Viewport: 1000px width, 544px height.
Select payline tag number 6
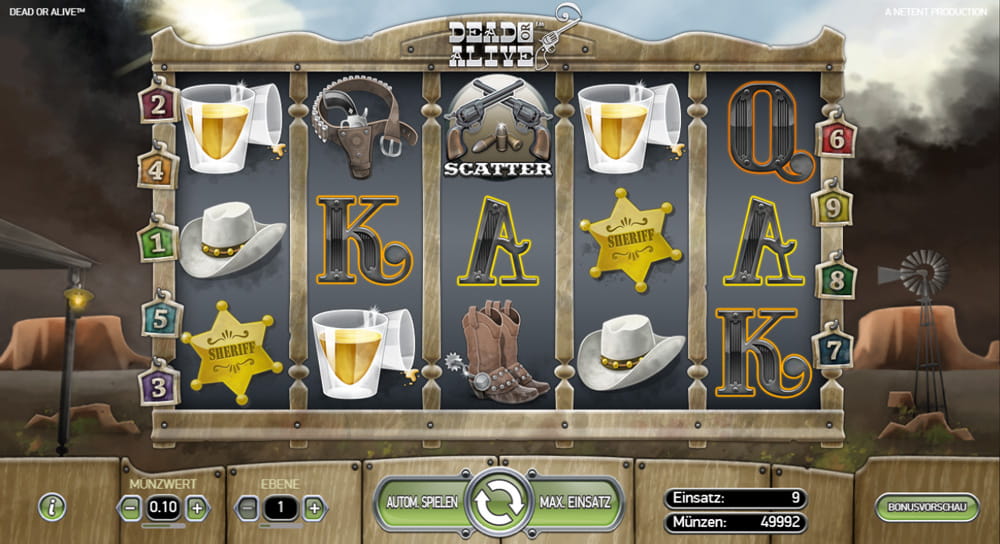(835, 140)
